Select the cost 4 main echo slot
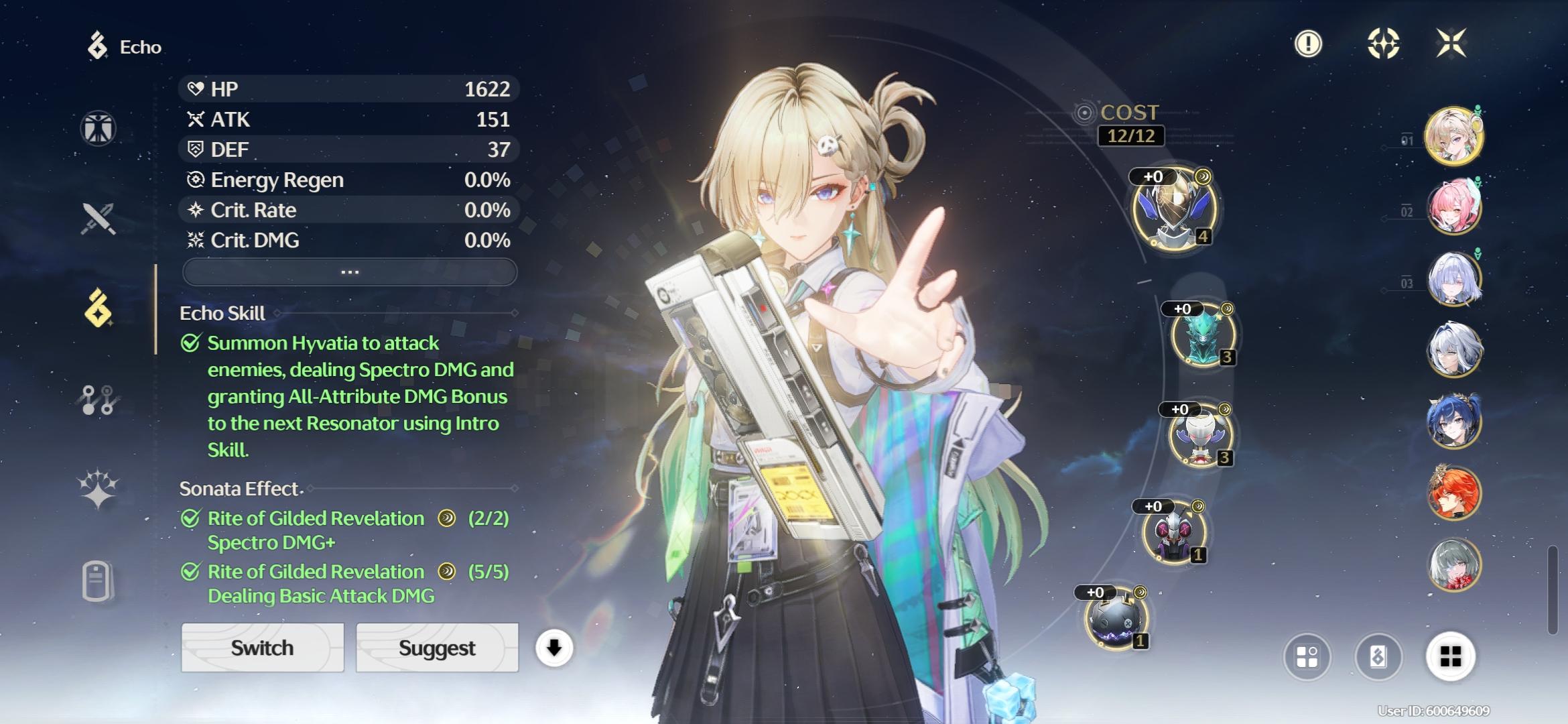The height and width of the screenshot is (724, 1568). [x=1174, y=208]
